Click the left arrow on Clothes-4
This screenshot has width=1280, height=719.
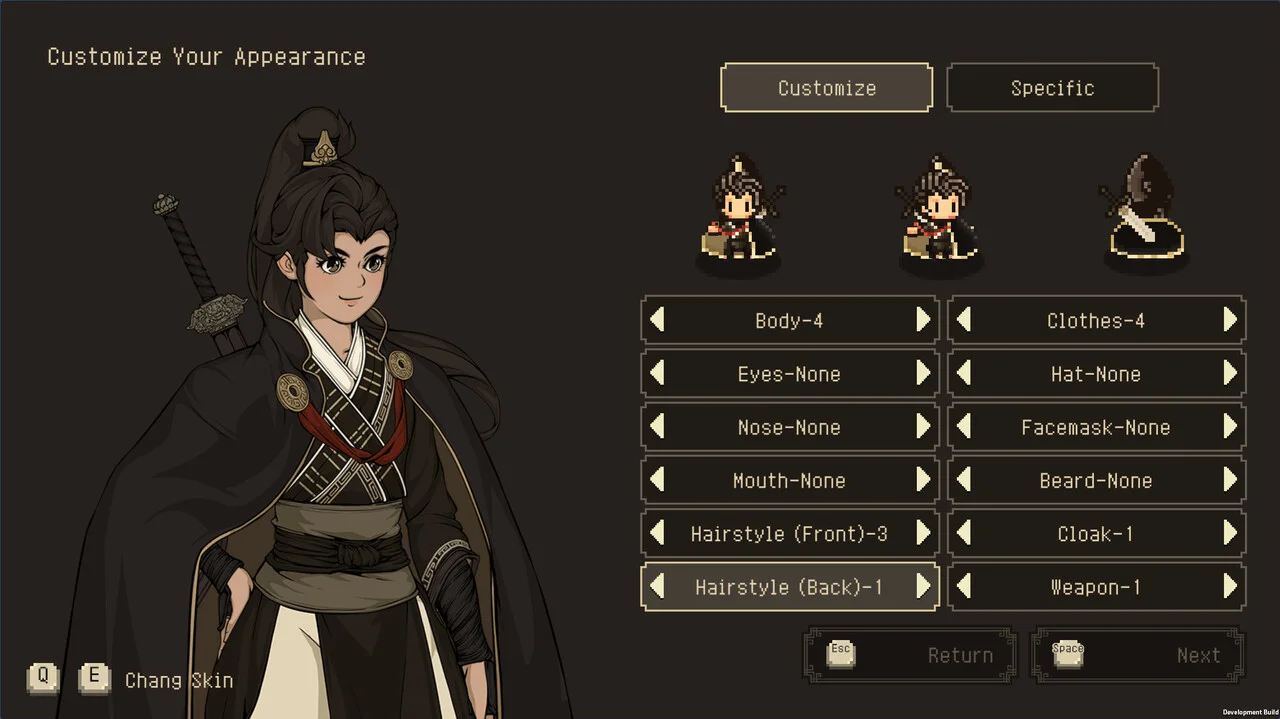tap(964, 320)
